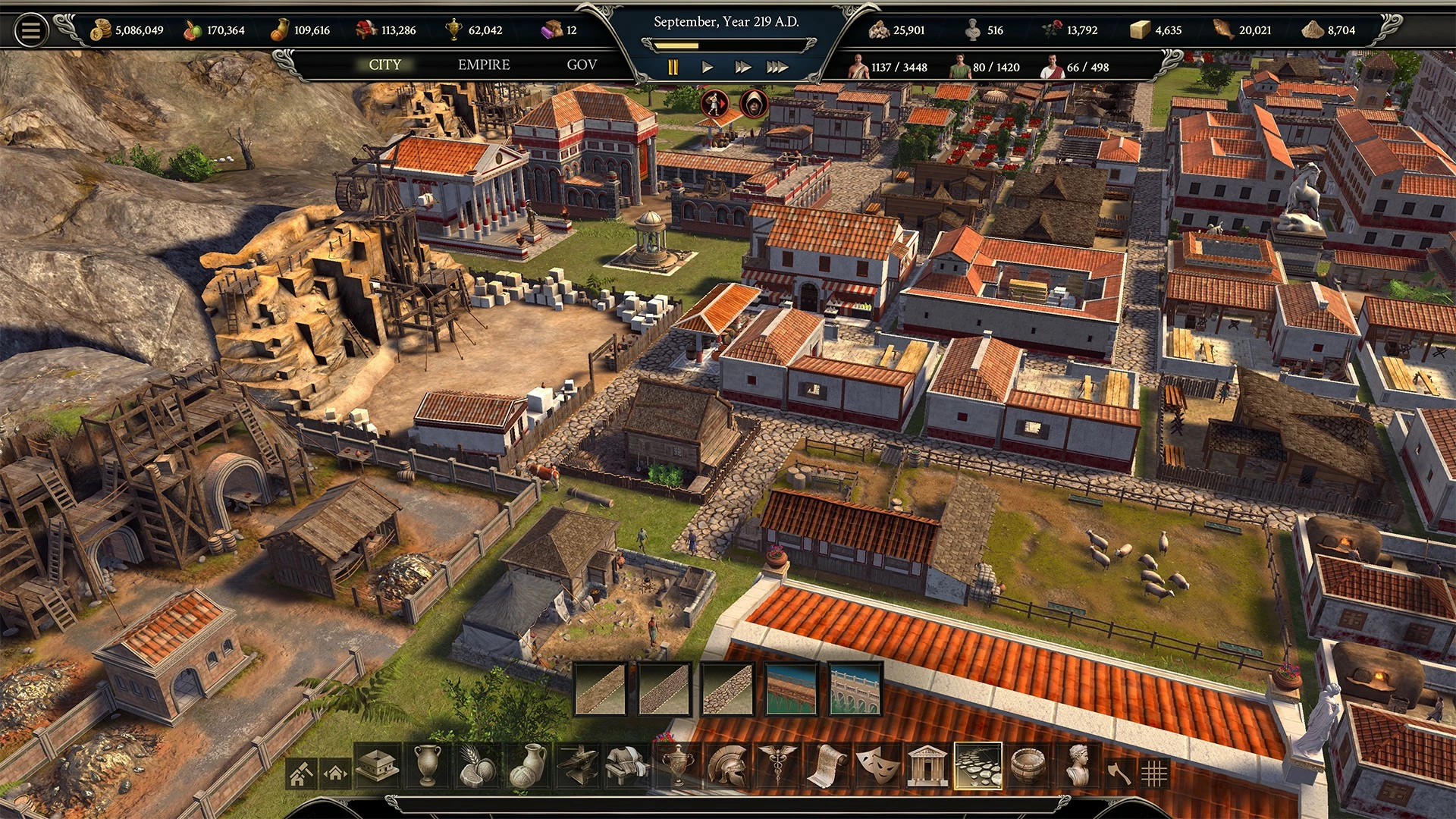
Task: Switch to the EMPIRE tab
Action: tap(484, 65)
